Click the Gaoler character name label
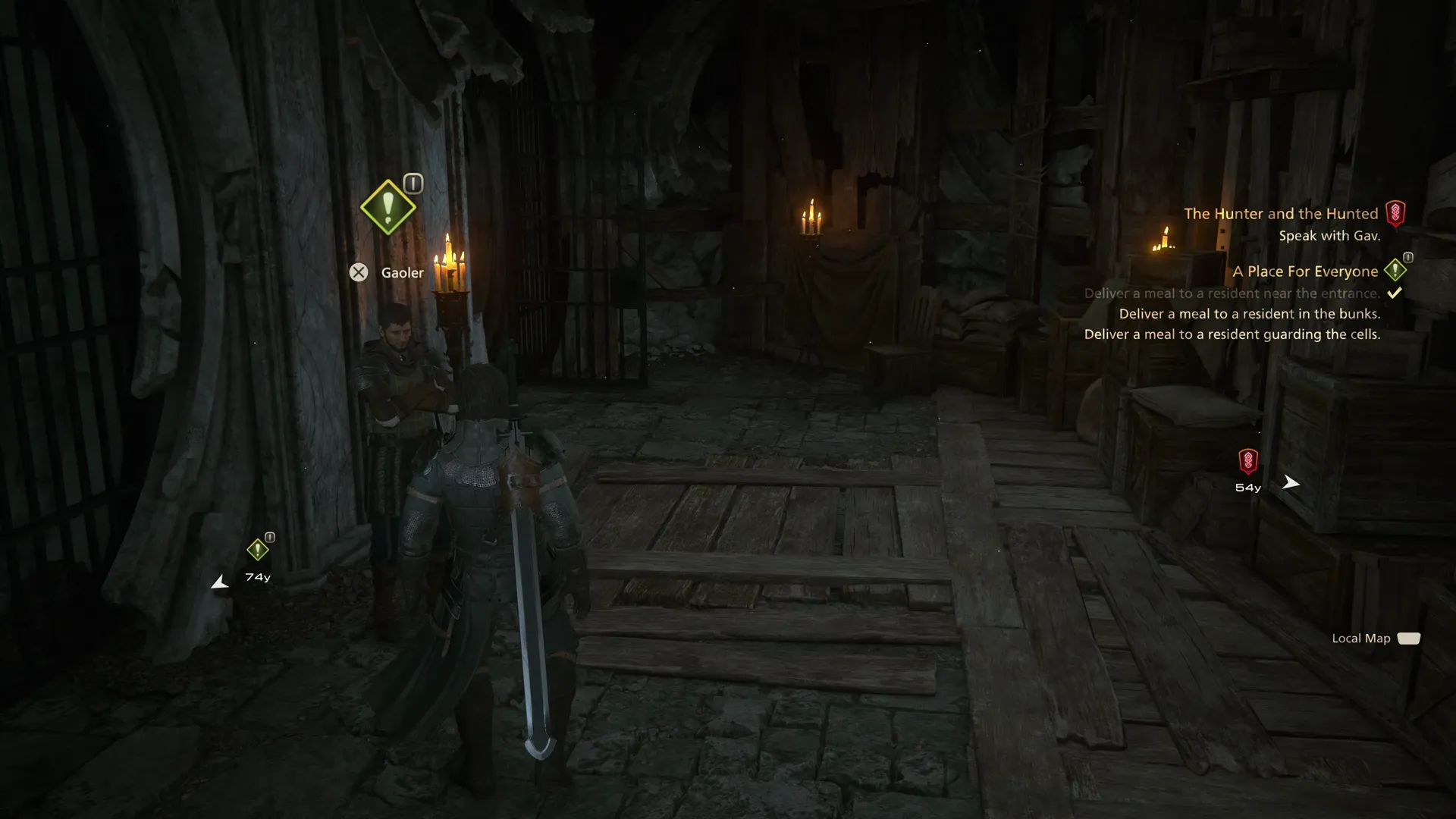The image size is (1456, 819). pyautogui.click(x=402, y=272)
